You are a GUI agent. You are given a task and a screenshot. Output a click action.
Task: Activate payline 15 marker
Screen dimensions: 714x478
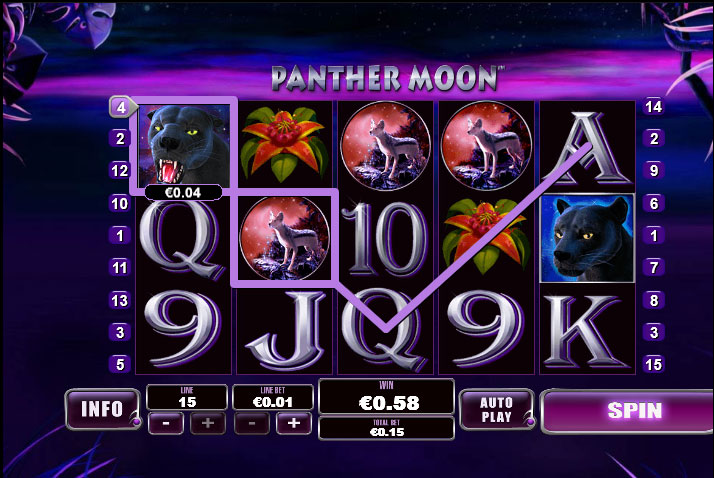click(655, 365)
